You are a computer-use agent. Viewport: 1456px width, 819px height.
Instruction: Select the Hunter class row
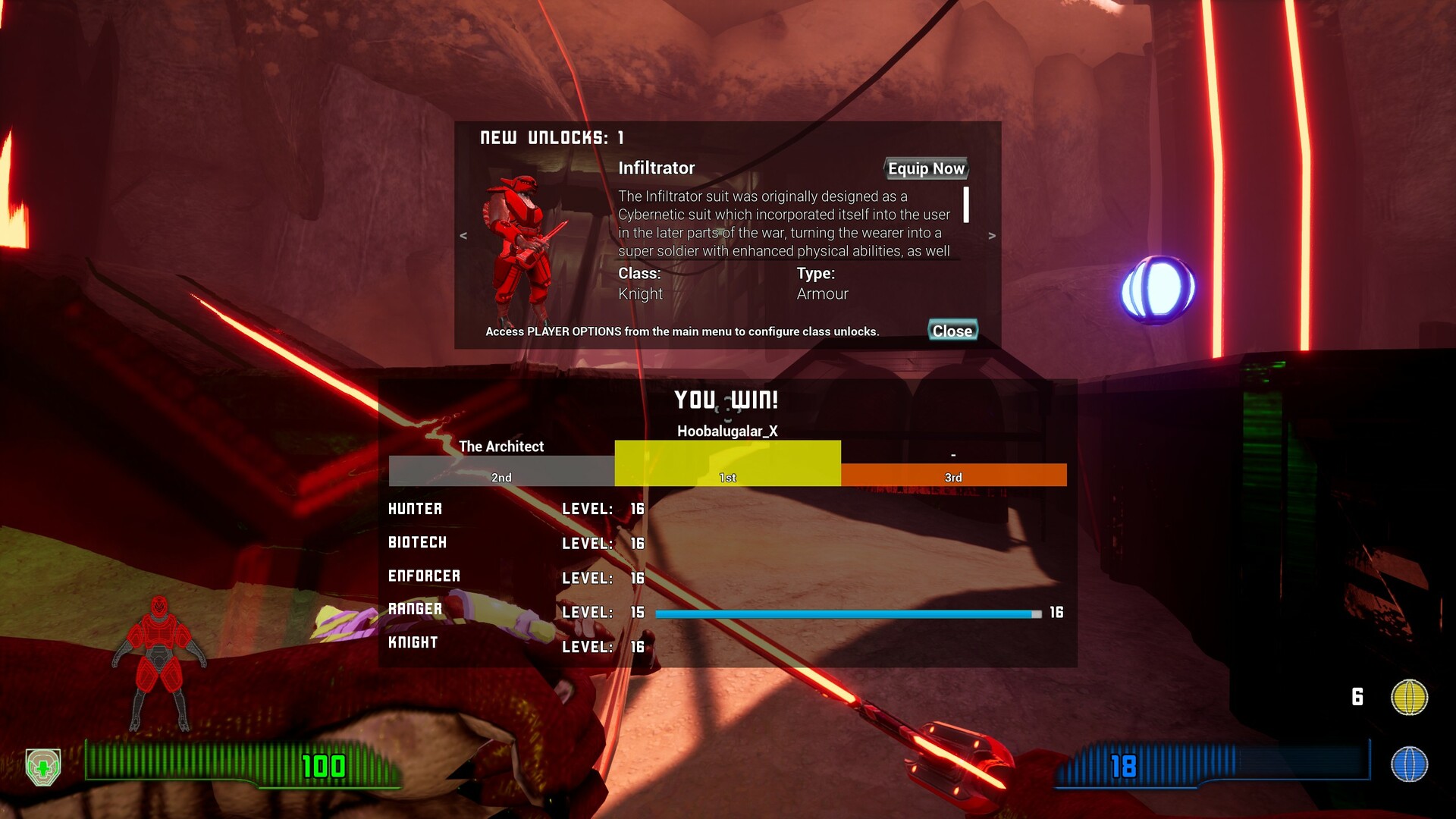[416, 509]
